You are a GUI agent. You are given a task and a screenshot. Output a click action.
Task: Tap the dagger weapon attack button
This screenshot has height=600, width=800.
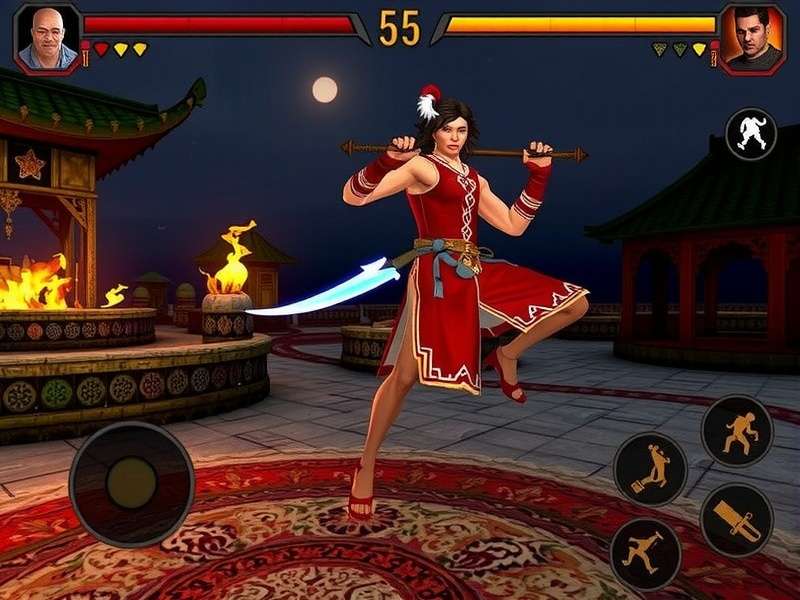pyautogui.click(x=737, y=520)
